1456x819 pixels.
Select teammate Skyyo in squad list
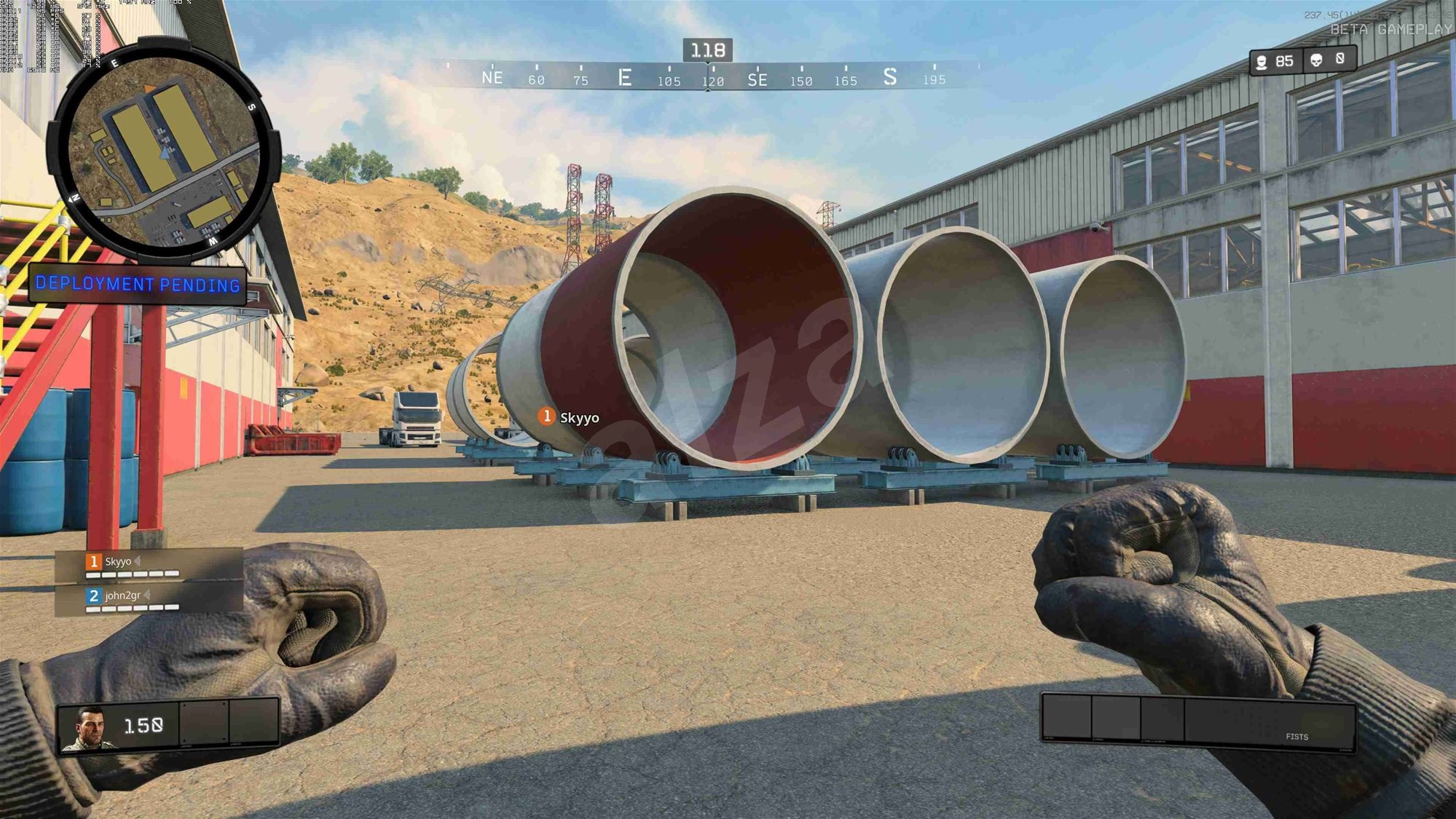point(118,562)
